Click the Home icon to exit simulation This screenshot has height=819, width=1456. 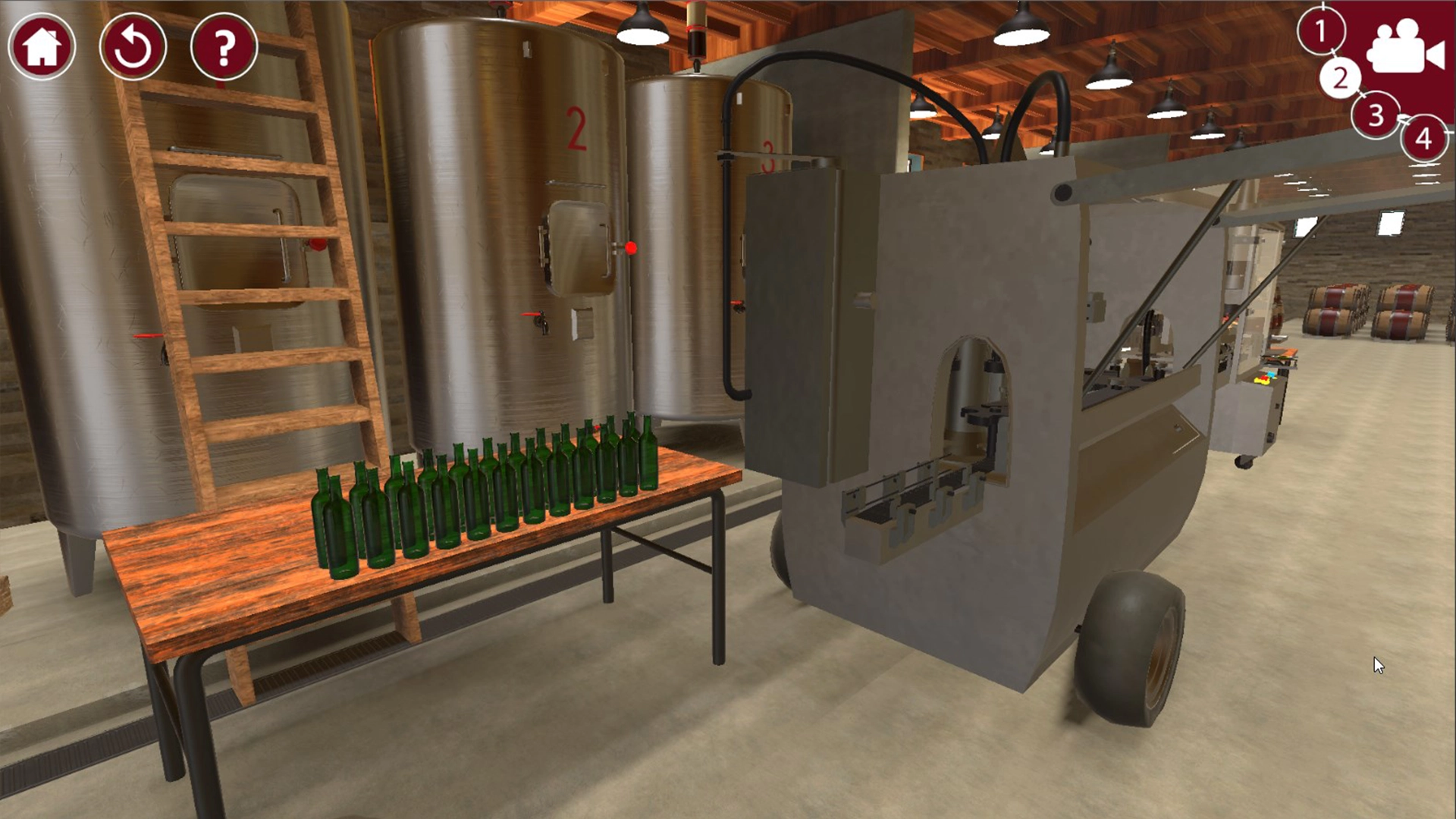point(42,47)
